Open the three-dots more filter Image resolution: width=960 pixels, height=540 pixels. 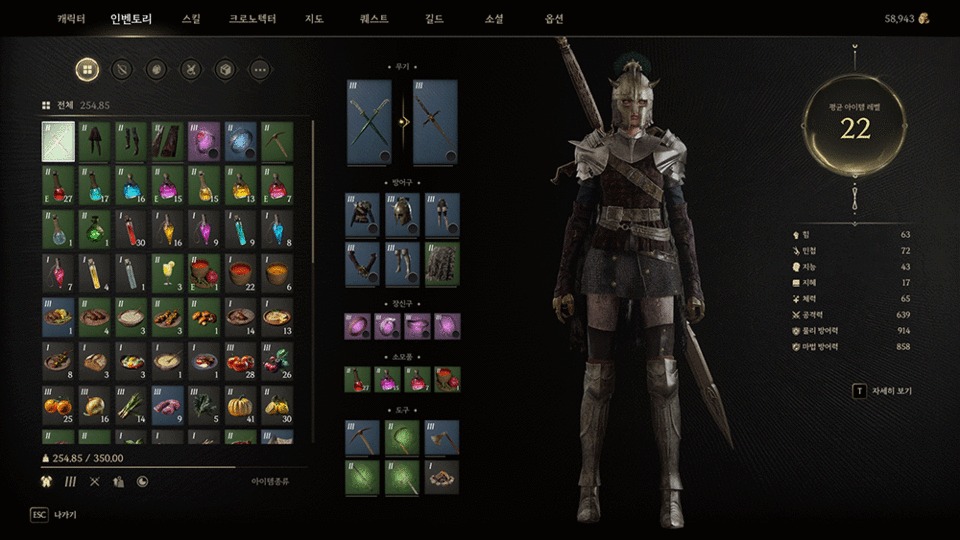pos(259,70)
